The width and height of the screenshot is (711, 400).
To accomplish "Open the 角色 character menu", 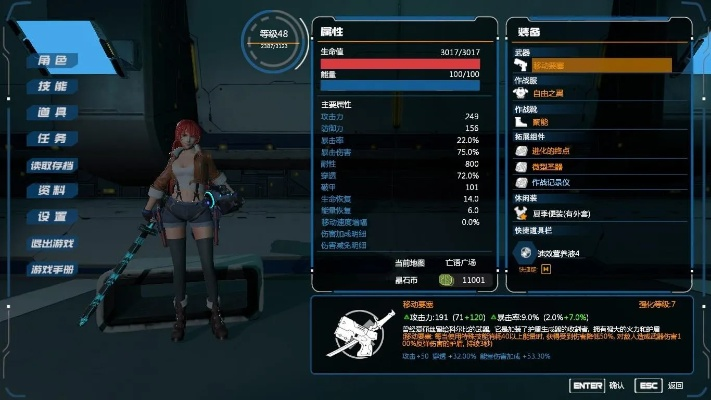I will coord(52,60).
